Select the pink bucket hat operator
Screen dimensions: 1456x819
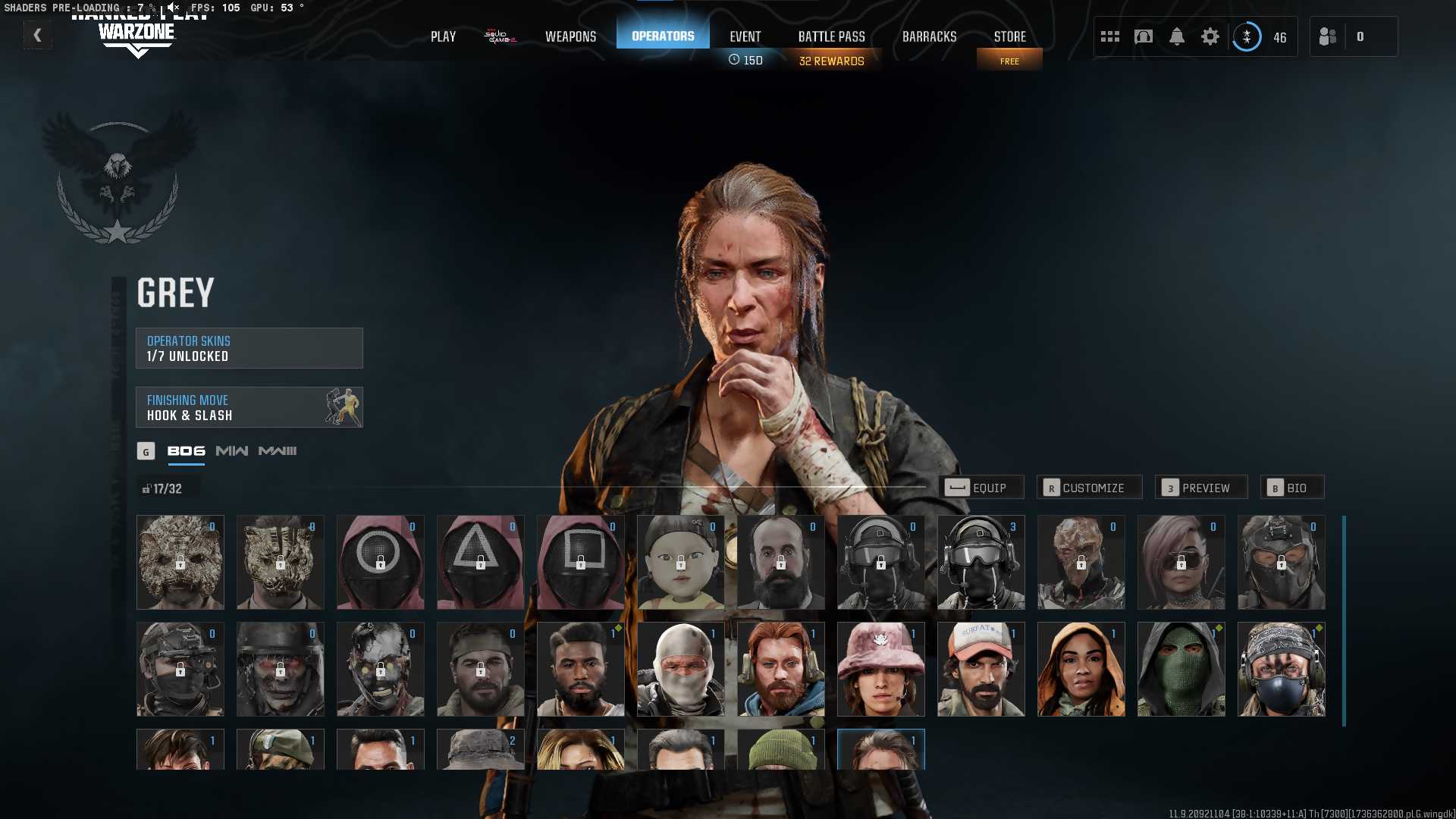click(x=880, y=670)
